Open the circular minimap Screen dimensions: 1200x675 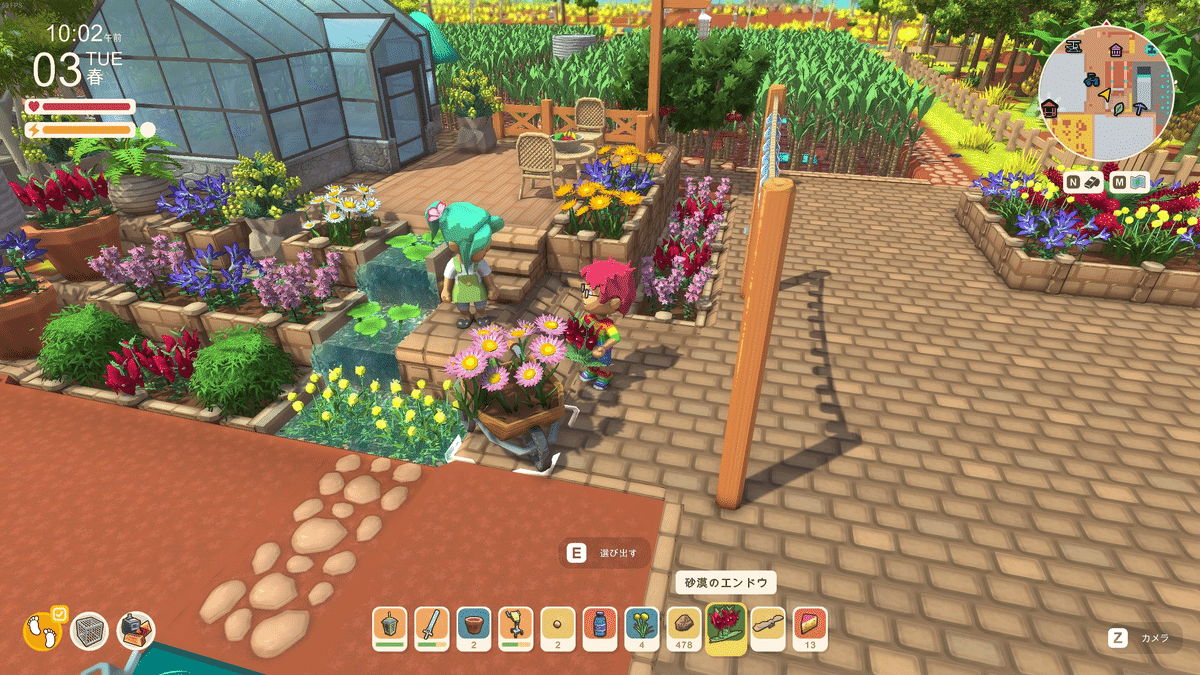1106,92
